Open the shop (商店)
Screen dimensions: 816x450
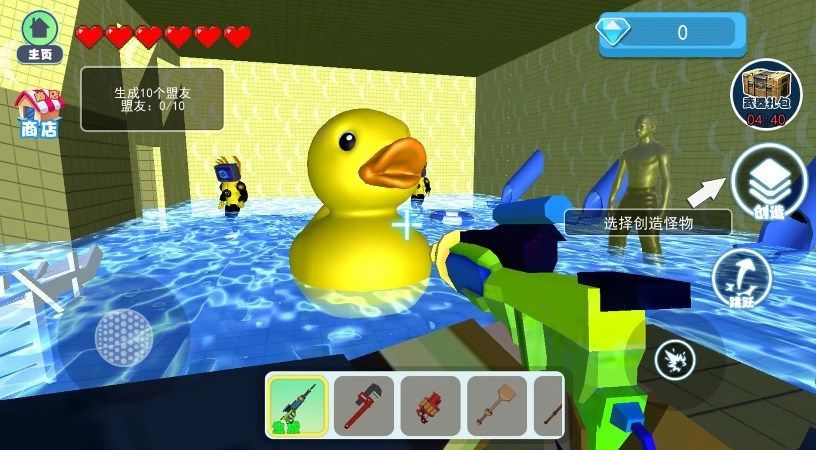point(38,112)
